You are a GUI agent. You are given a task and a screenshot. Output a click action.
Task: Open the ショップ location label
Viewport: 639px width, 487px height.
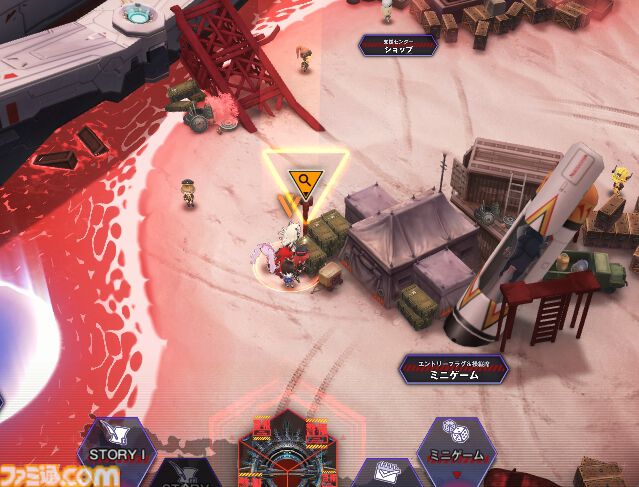click(398, 46)
